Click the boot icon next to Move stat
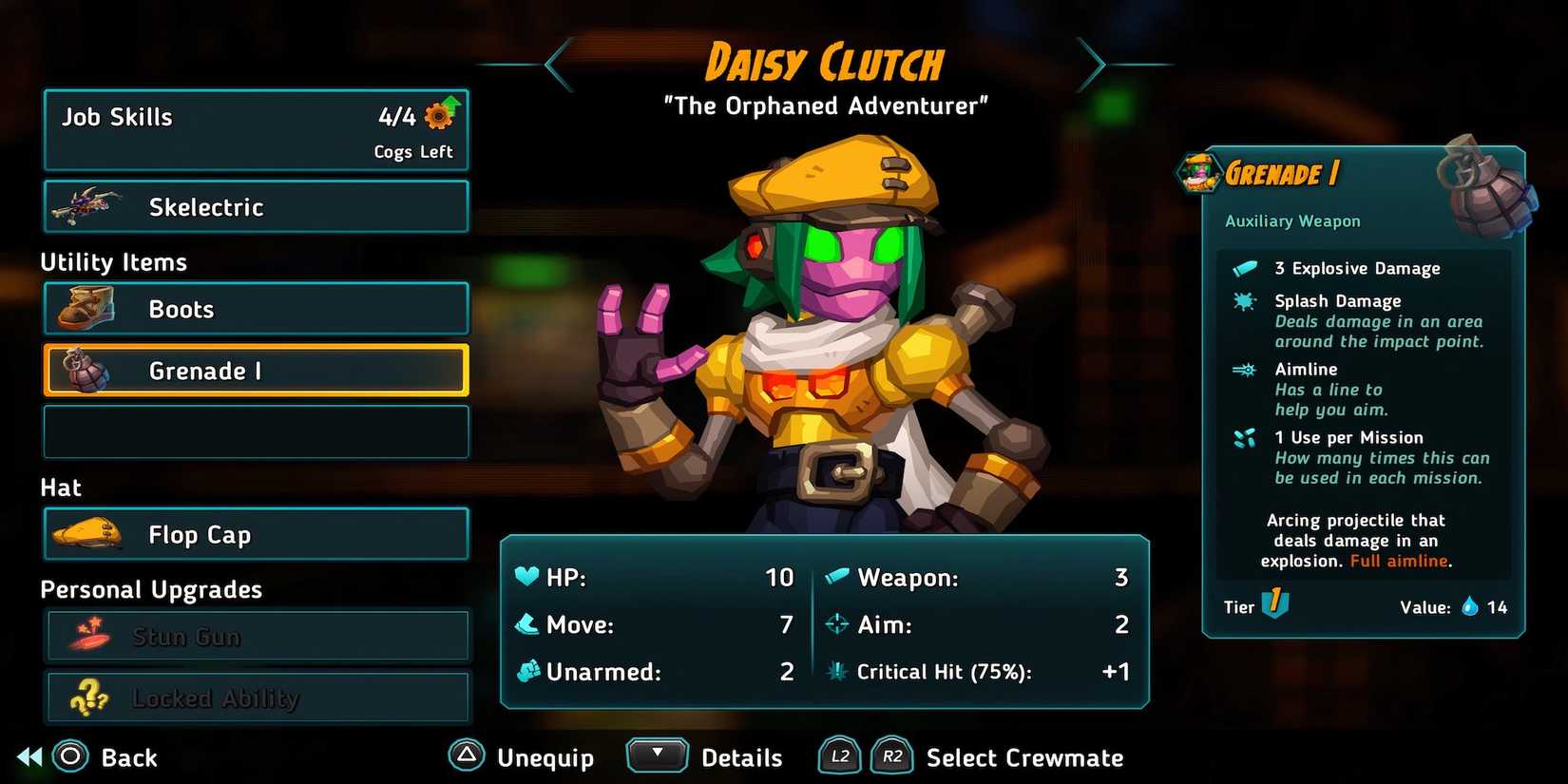The height and width of the screenshot is (784, 1568). coord(528,624)
